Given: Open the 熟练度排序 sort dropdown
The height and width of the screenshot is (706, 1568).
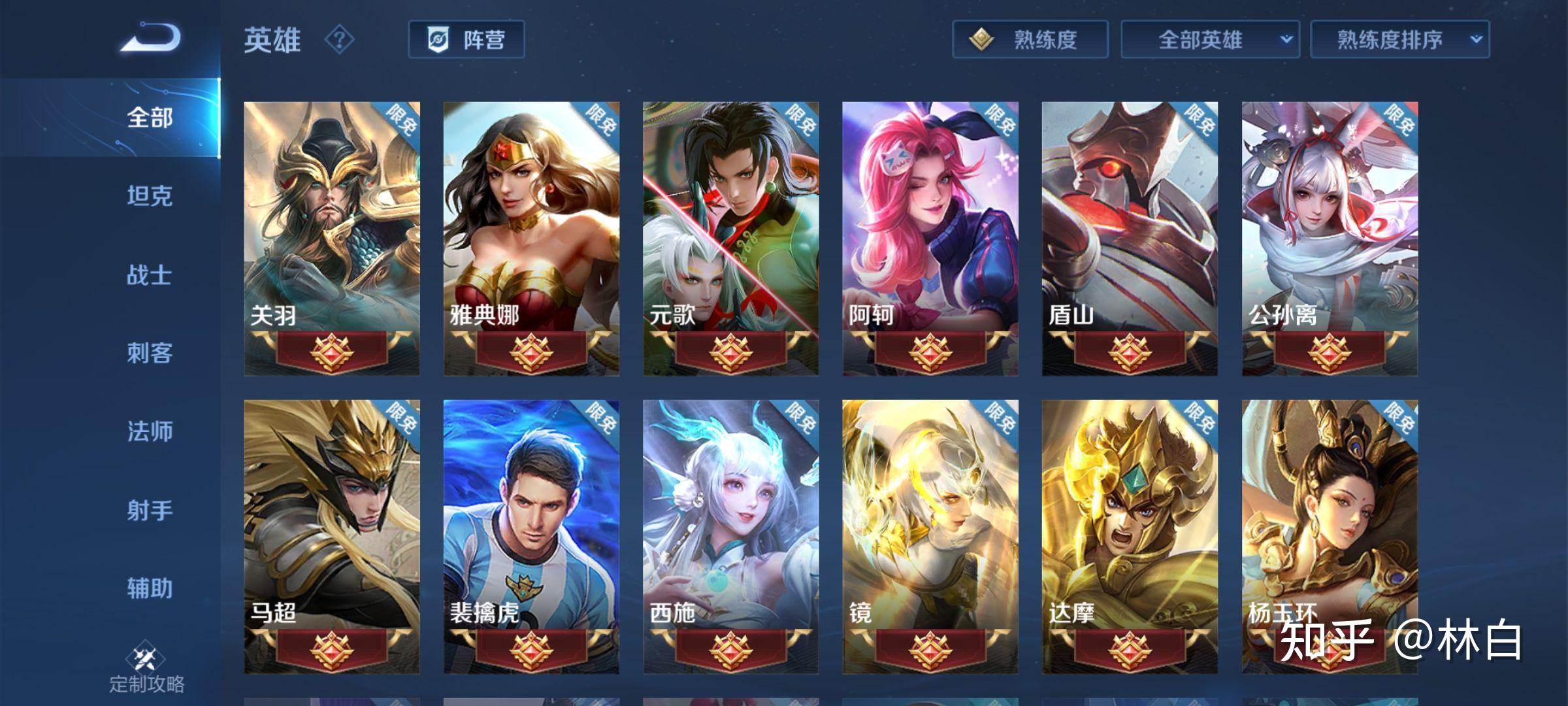Looking at the screenshot, I should pyautogui.click(x=1399, y=40).
